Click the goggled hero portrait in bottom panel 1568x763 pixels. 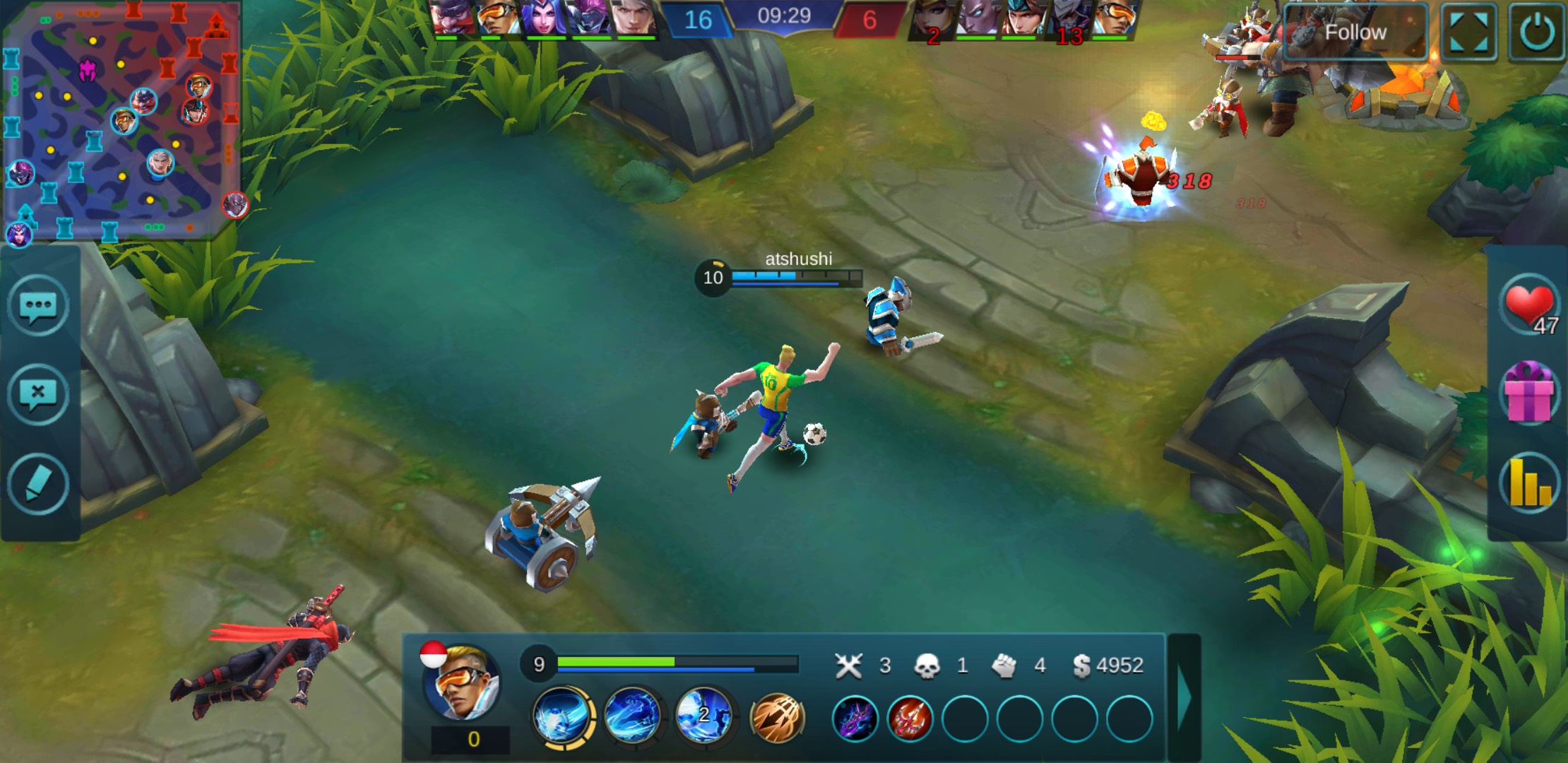click(462, 681)
